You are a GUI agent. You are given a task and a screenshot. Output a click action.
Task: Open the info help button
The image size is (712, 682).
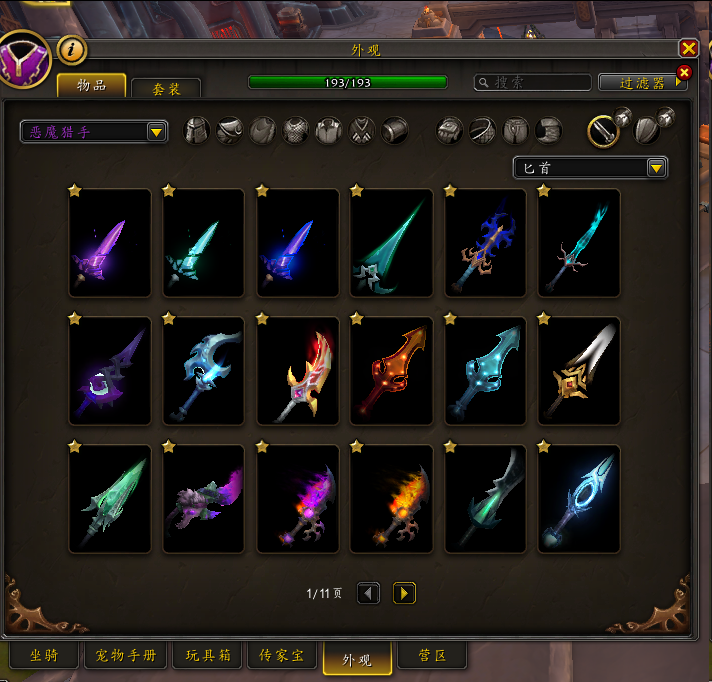(x=72, y=49)
